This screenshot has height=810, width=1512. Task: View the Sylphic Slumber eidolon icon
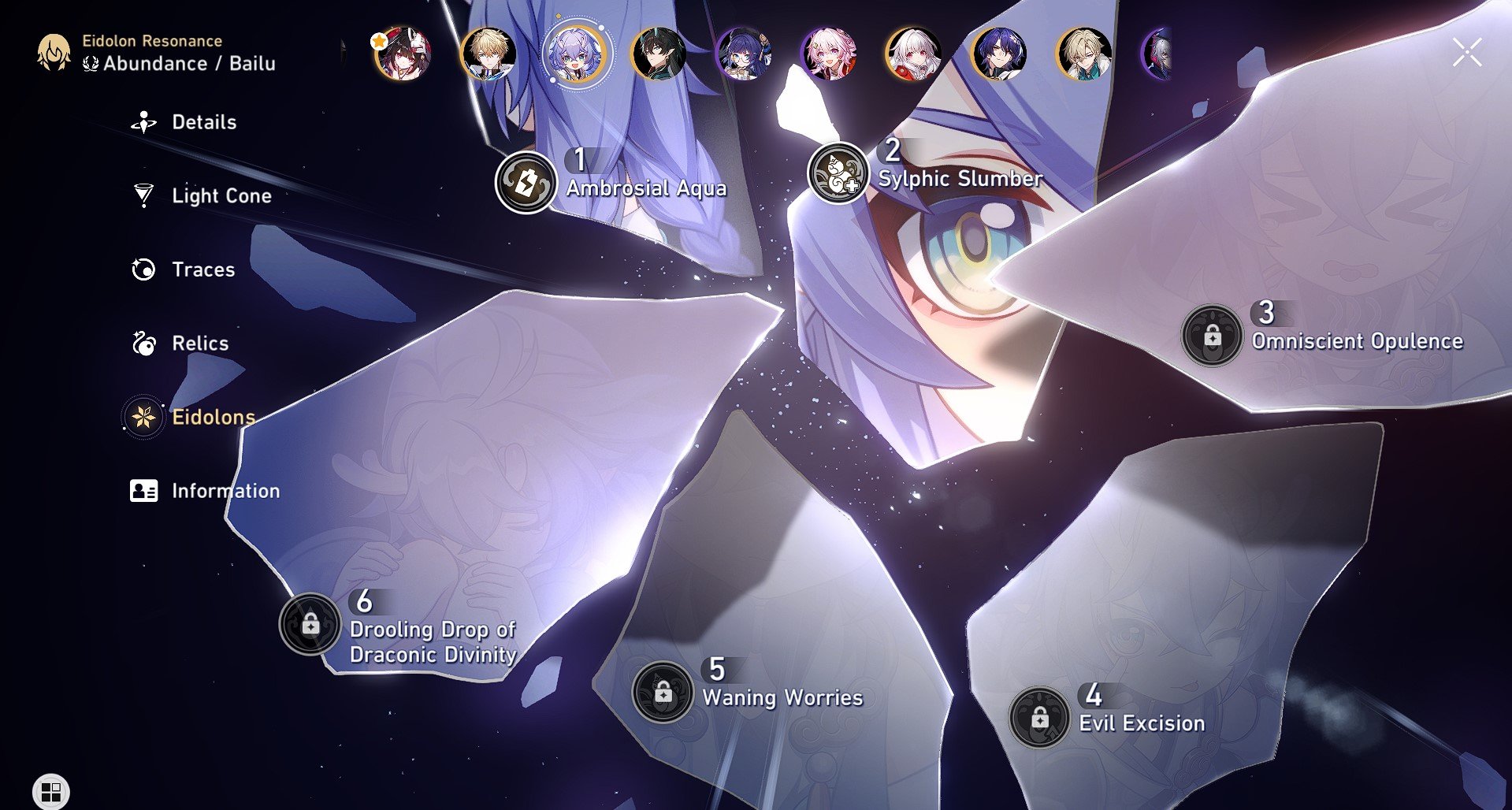pos(838,173)
